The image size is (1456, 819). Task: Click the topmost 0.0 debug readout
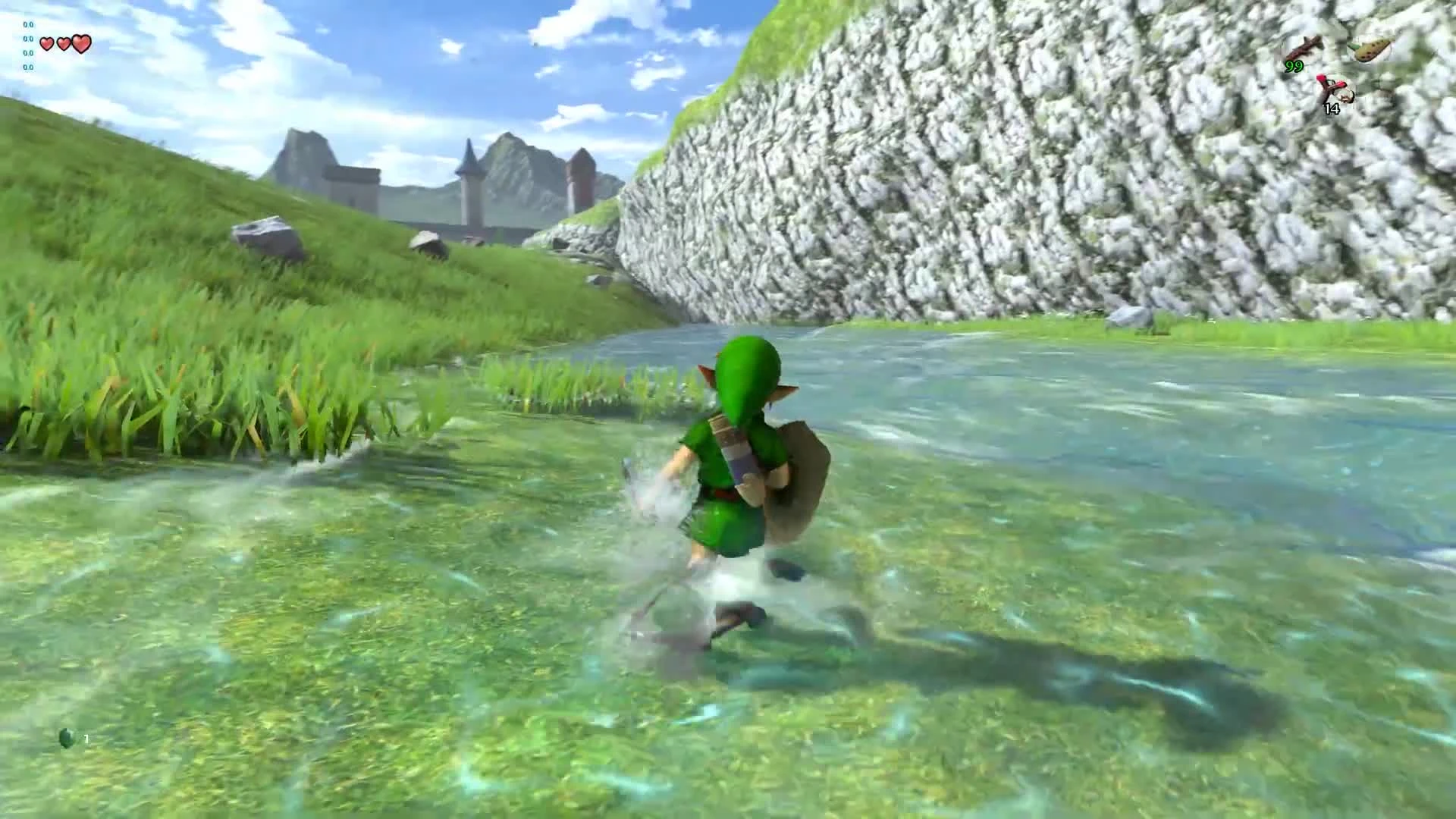[28, 24]
